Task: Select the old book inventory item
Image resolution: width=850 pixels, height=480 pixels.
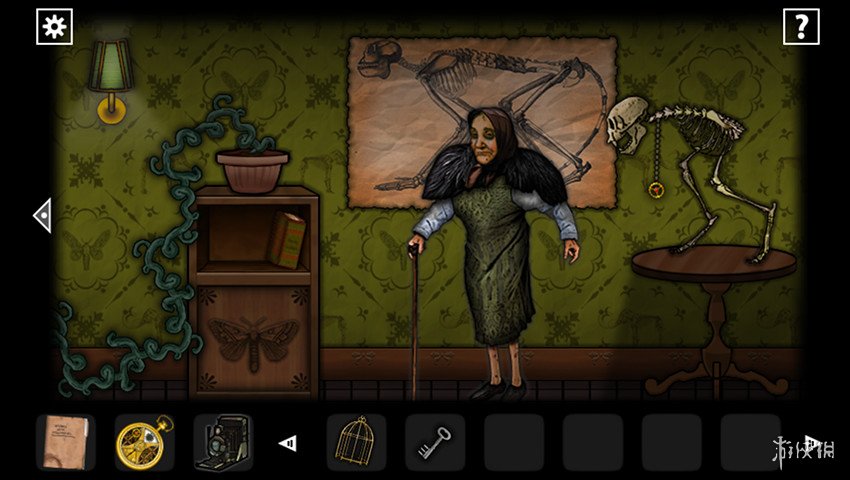Action: (x=66, y=442)
